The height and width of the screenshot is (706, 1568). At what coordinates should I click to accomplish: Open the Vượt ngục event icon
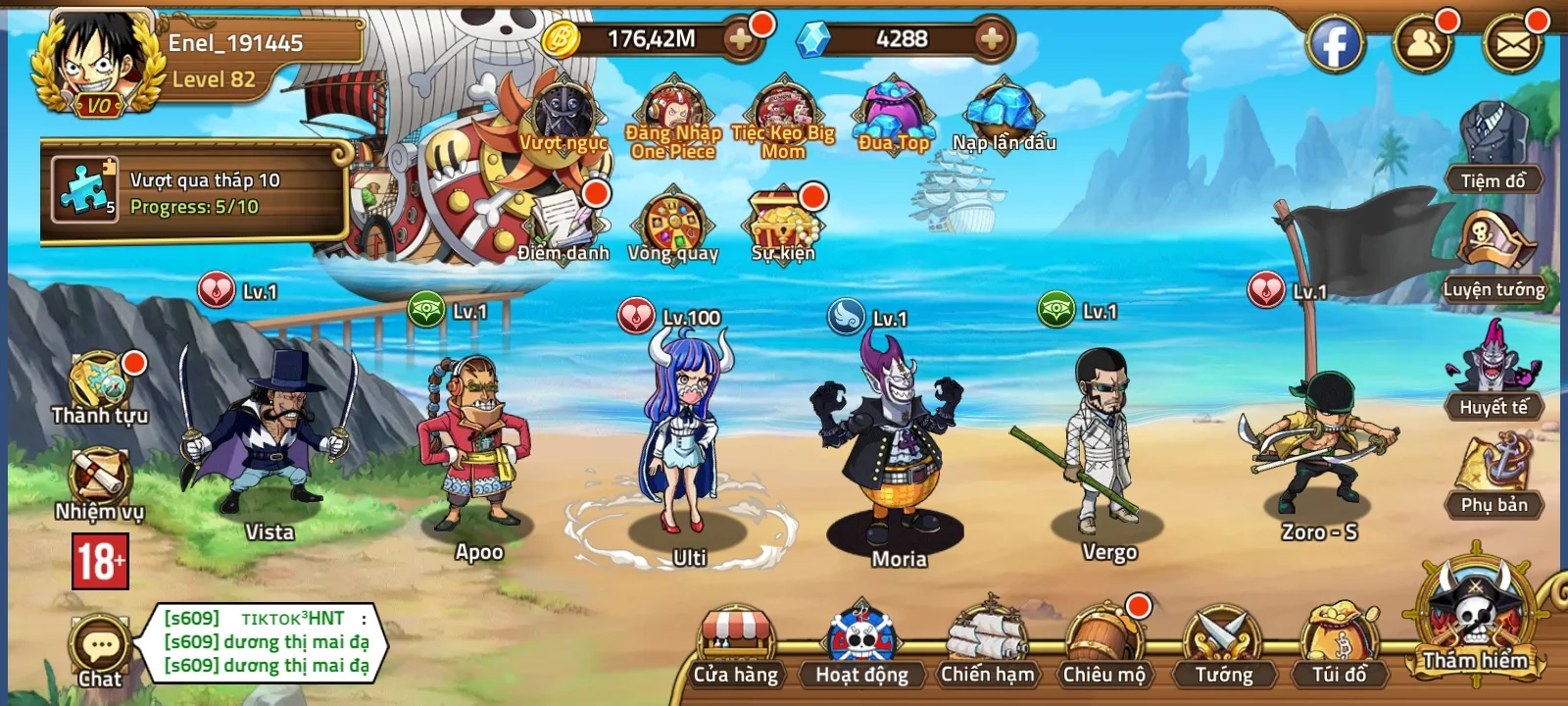(x=563, y=108)
